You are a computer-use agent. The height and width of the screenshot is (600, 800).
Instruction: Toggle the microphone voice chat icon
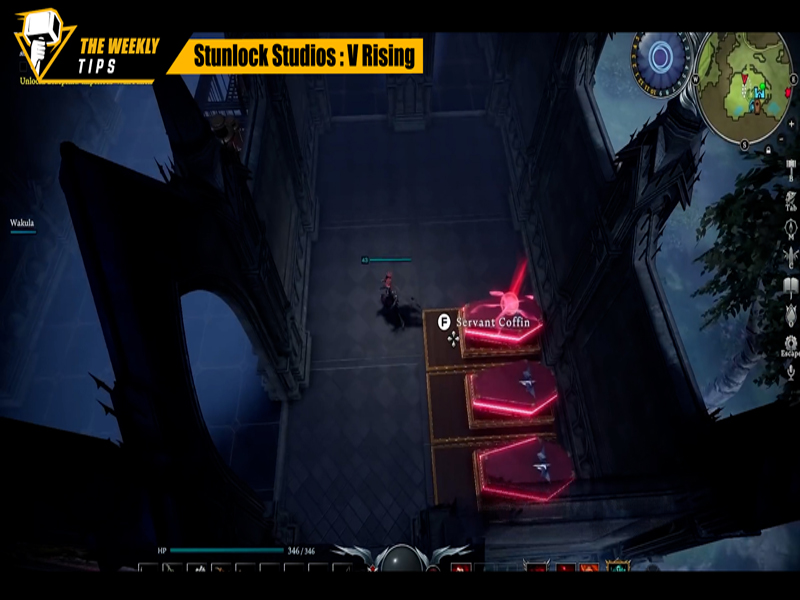click(x=790, y=371)
